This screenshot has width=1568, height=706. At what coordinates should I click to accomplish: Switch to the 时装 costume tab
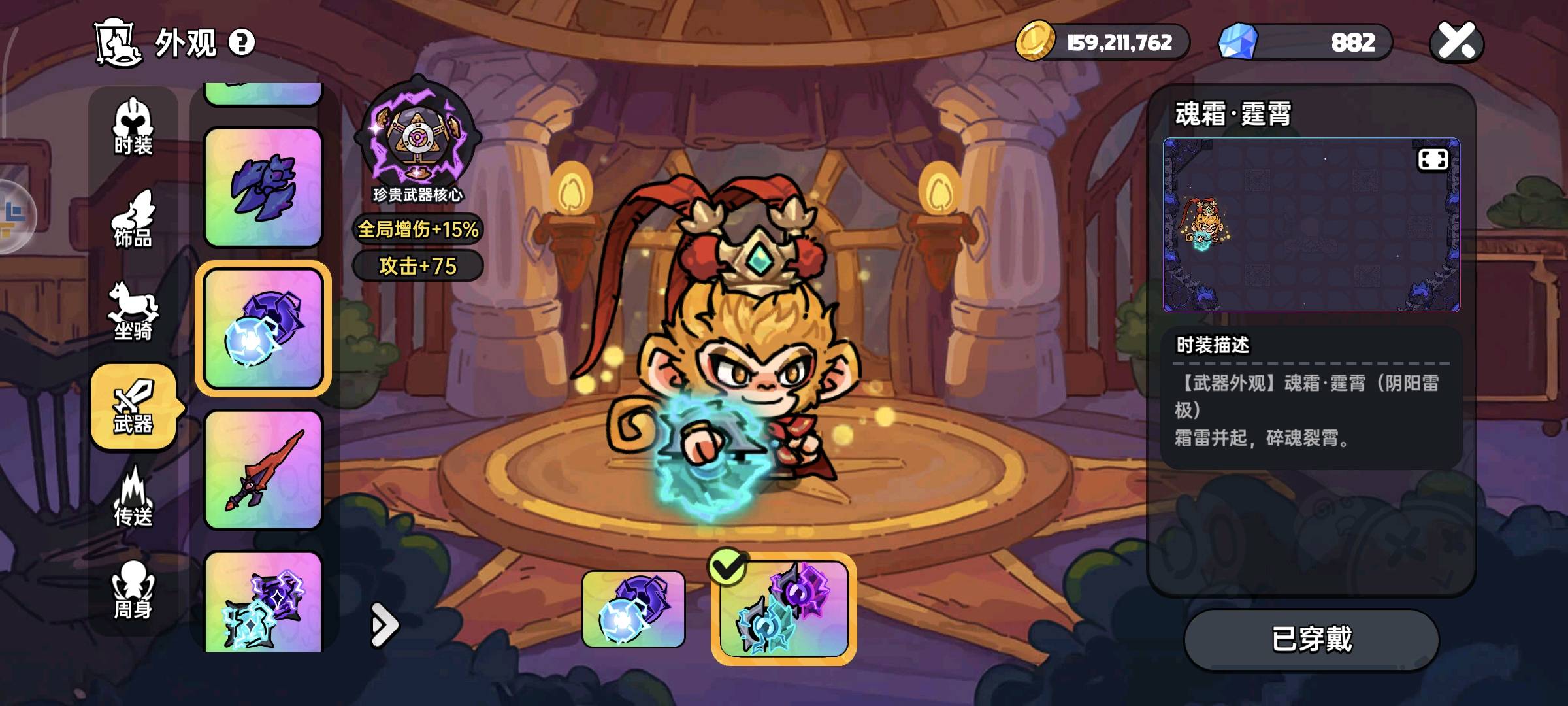(133, 127)
